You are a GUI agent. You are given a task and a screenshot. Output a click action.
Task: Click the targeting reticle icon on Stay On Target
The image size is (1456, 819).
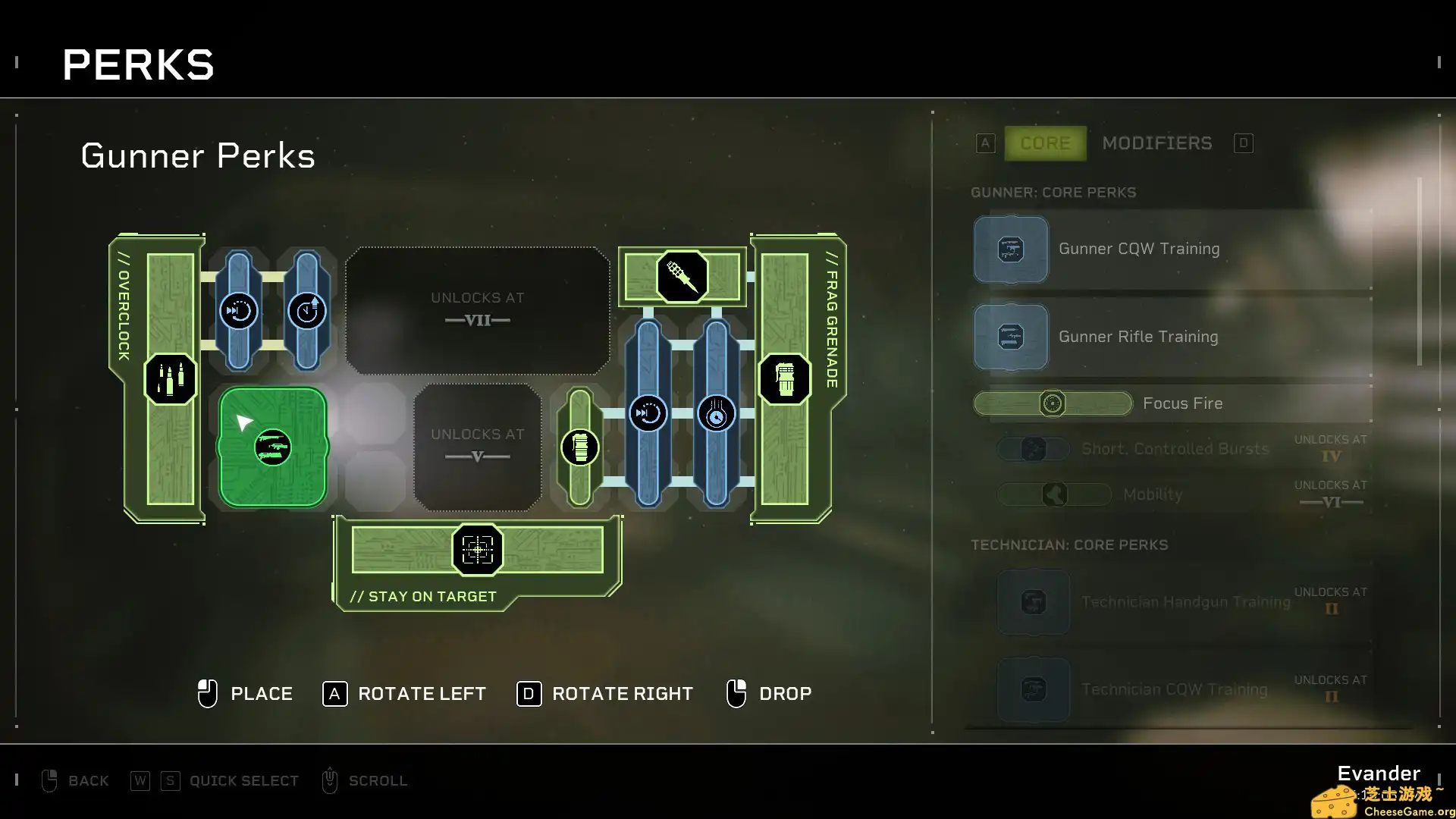(477, 551)
